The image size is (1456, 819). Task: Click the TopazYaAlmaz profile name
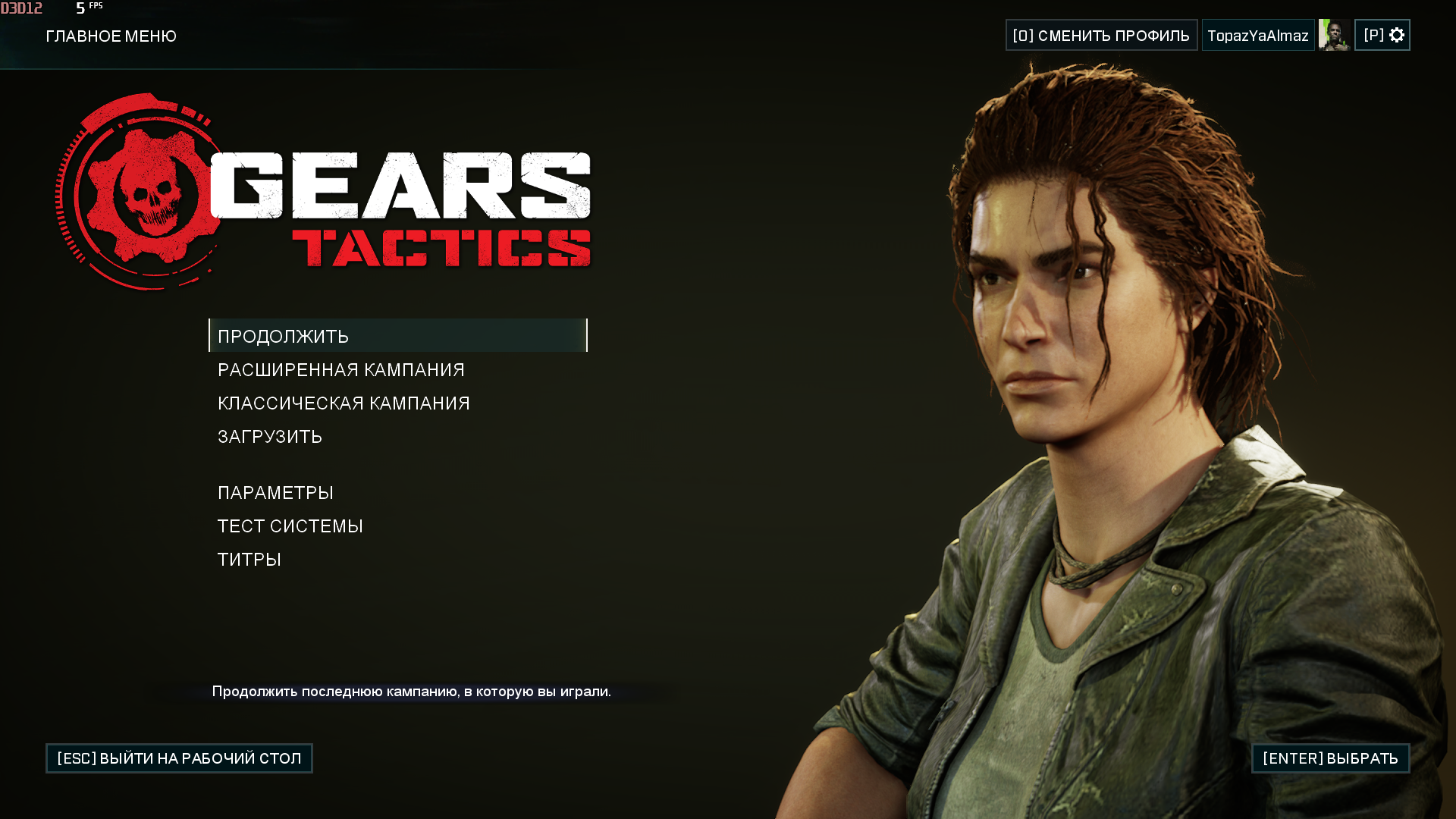coord(1257,36)
